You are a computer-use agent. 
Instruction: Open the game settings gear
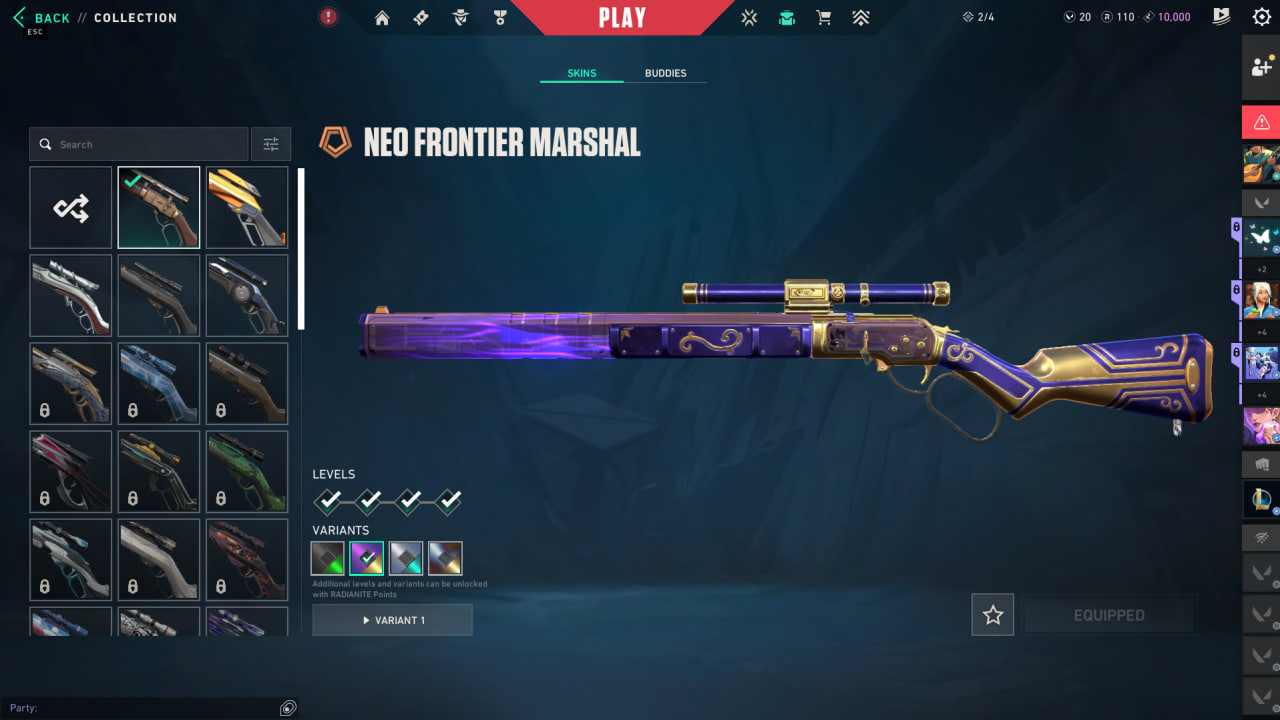pos(1262,17)
